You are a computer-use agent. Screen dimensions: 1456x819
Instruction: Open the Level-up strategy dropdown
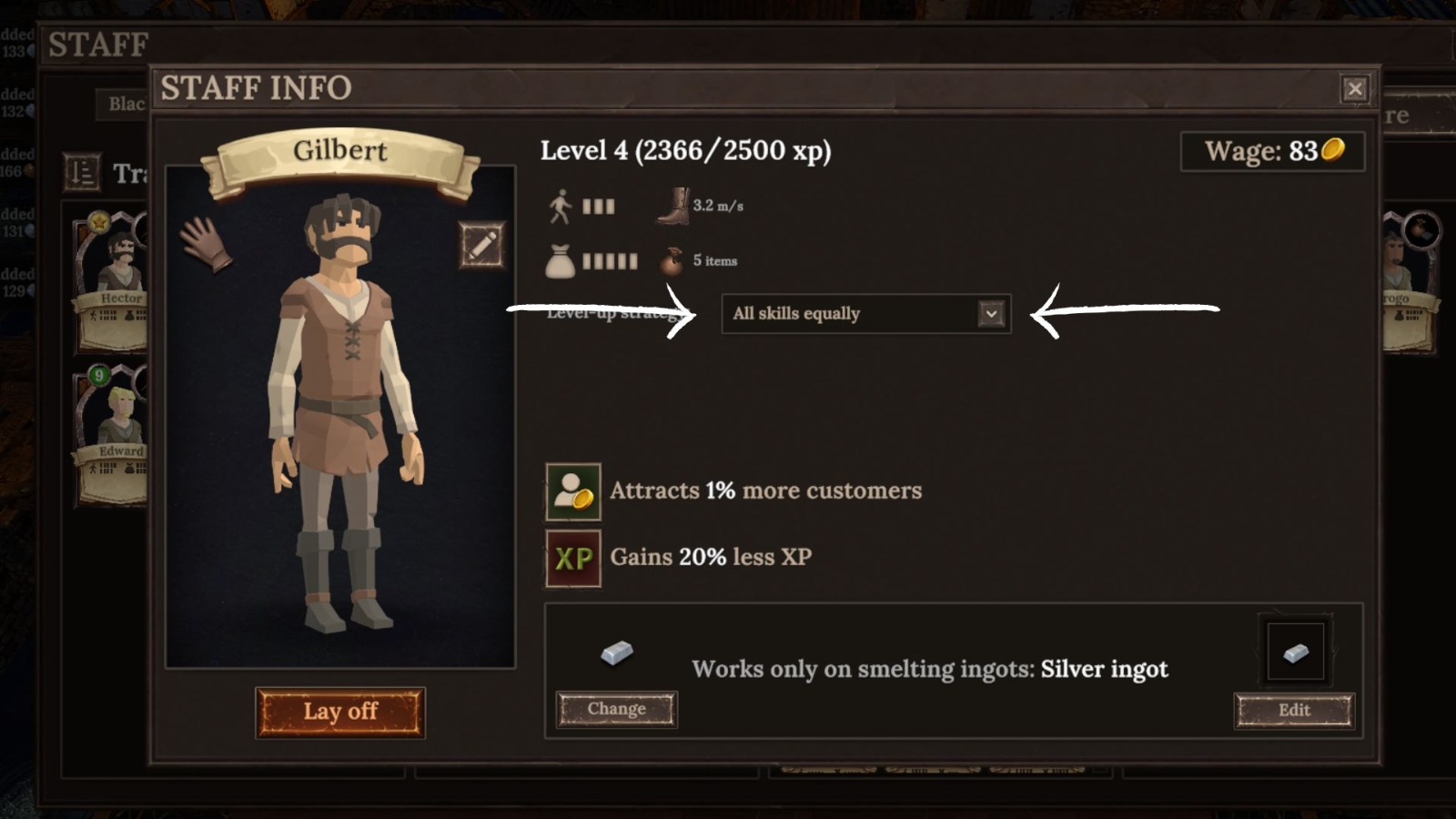[x=864, y=313]
